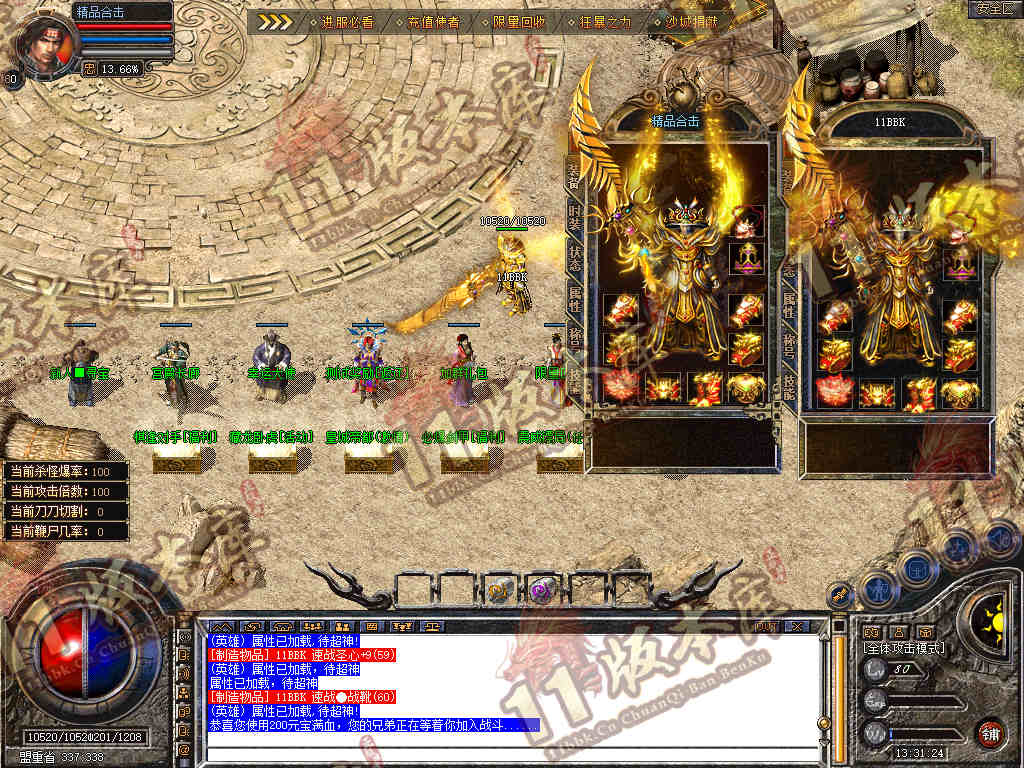Close the chat window with its X button
Screen dimensions: 1024x768
pos(797,626)
